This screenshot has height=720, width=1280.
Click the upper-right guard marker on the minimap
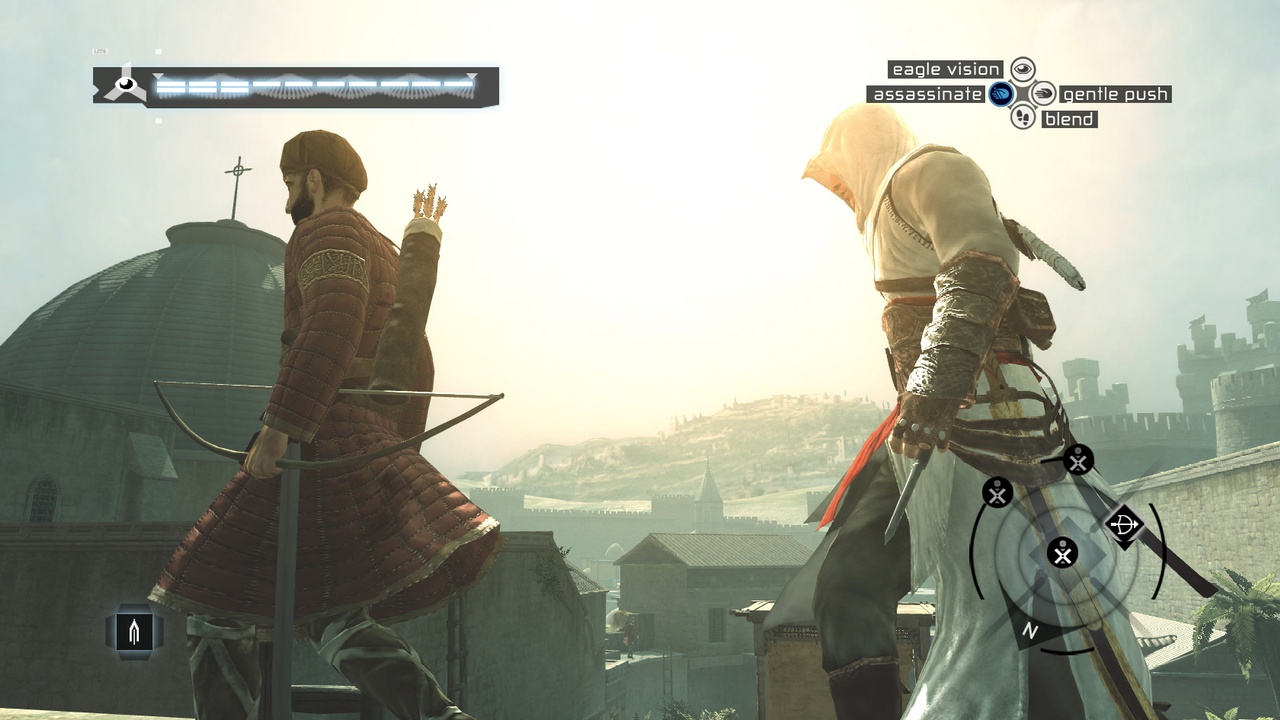click(1077, 462)
